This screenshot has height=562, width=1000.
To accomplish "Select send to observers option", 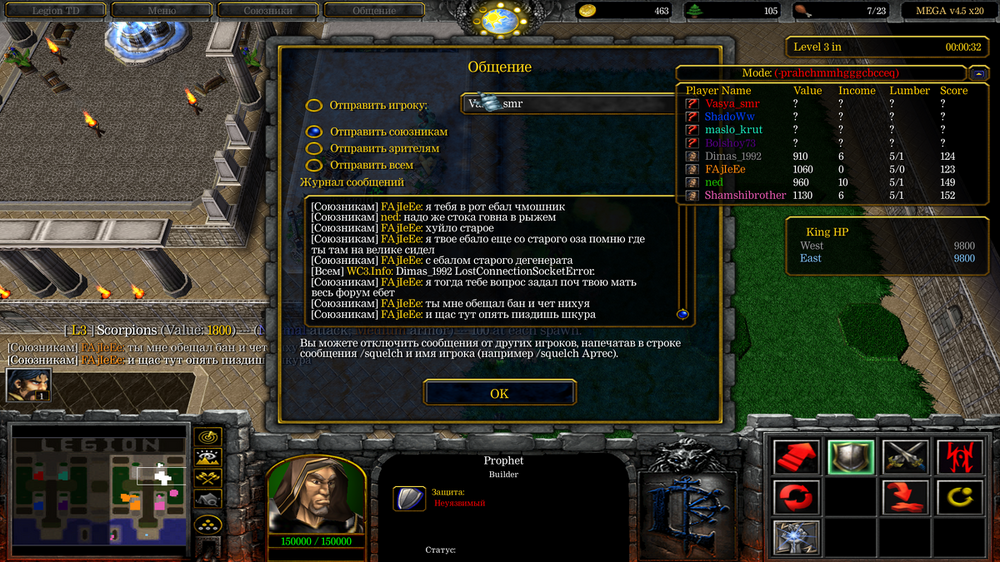I will coord(314,148).
